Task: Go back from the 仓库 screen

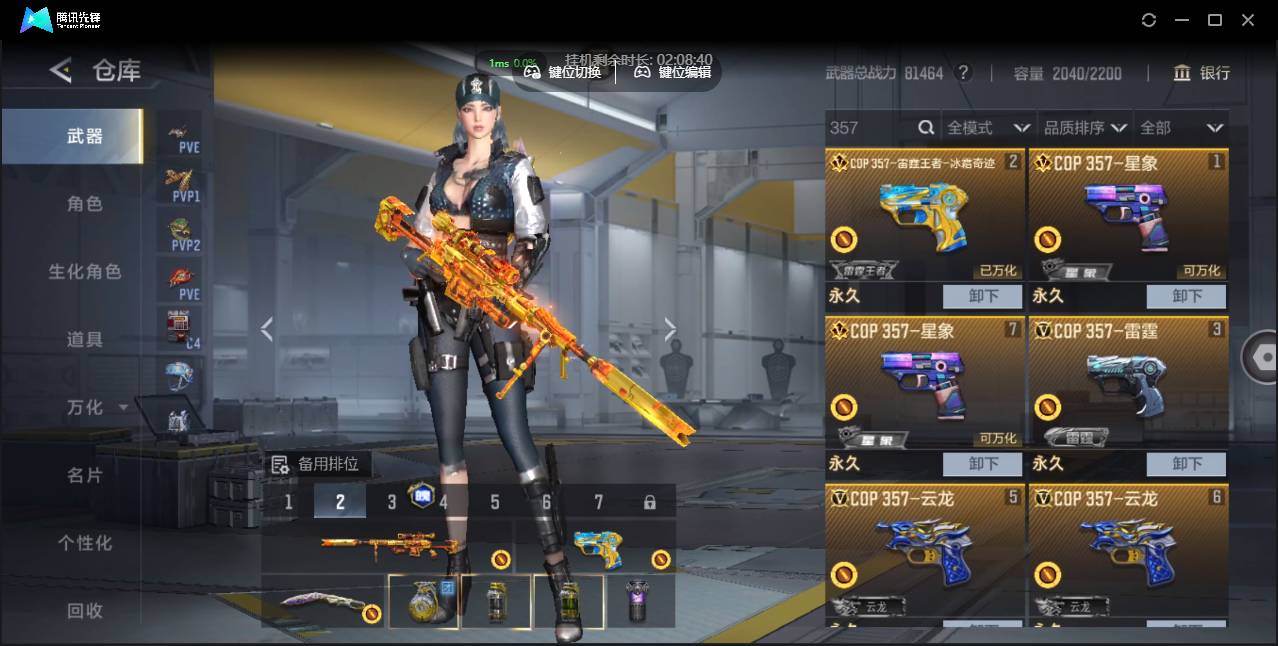Action: click(x=61, y=70)
